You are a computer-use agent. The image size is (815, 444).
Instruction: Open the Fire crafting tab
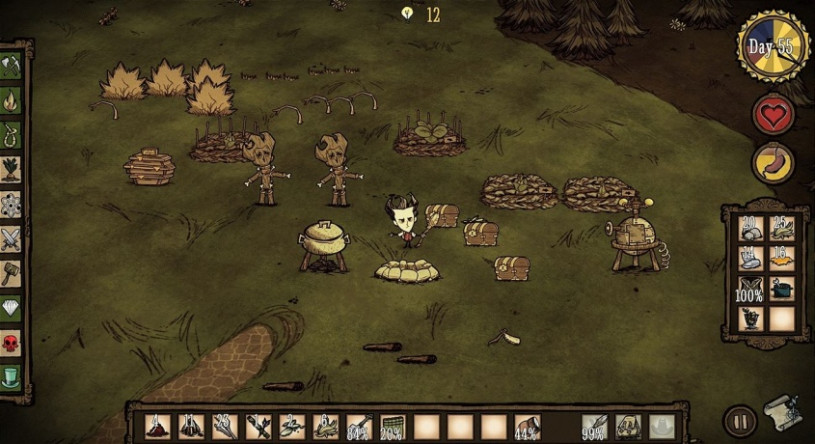click(11, 100)
